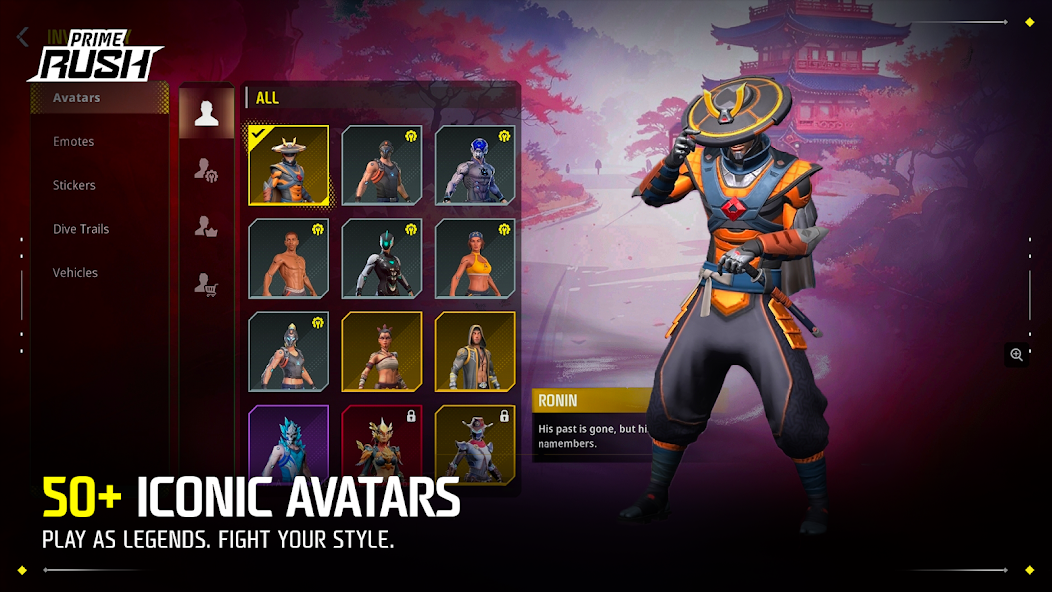Select the hooded jacket avatar tile
The image size is (1052, 592).
click(x=475, y=351)
